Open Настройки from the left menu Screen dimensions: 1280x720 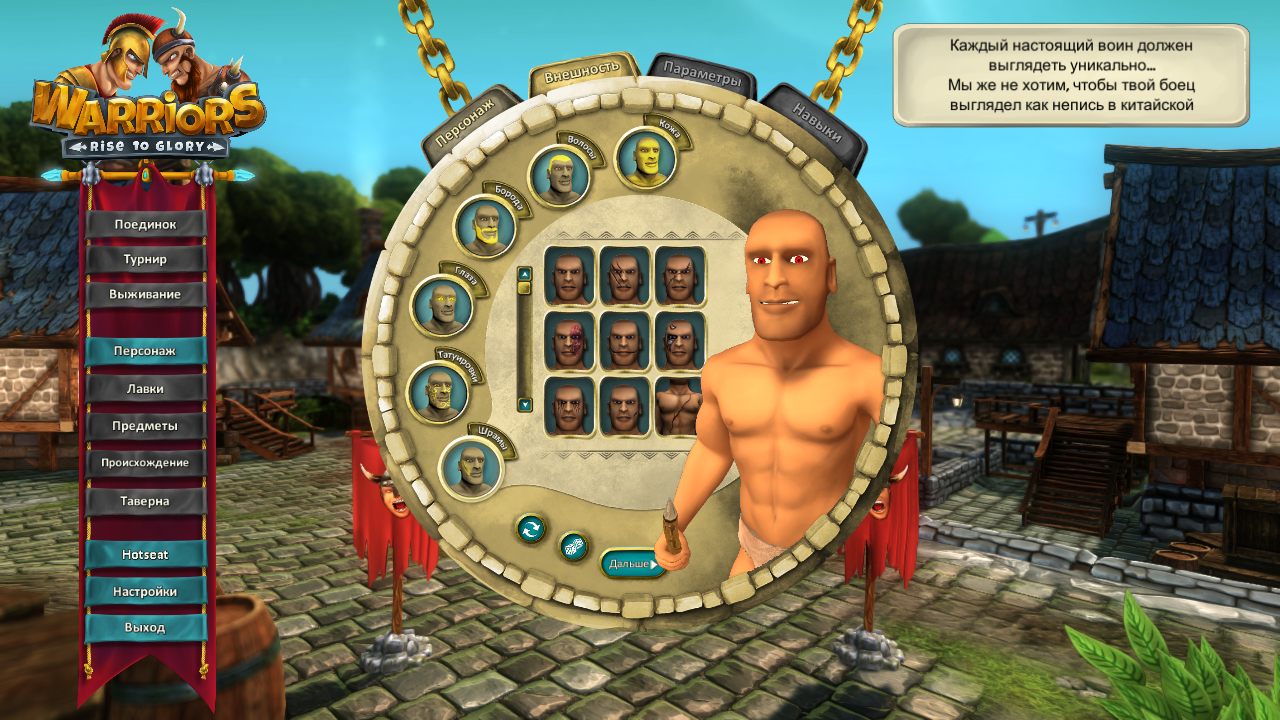148,590
